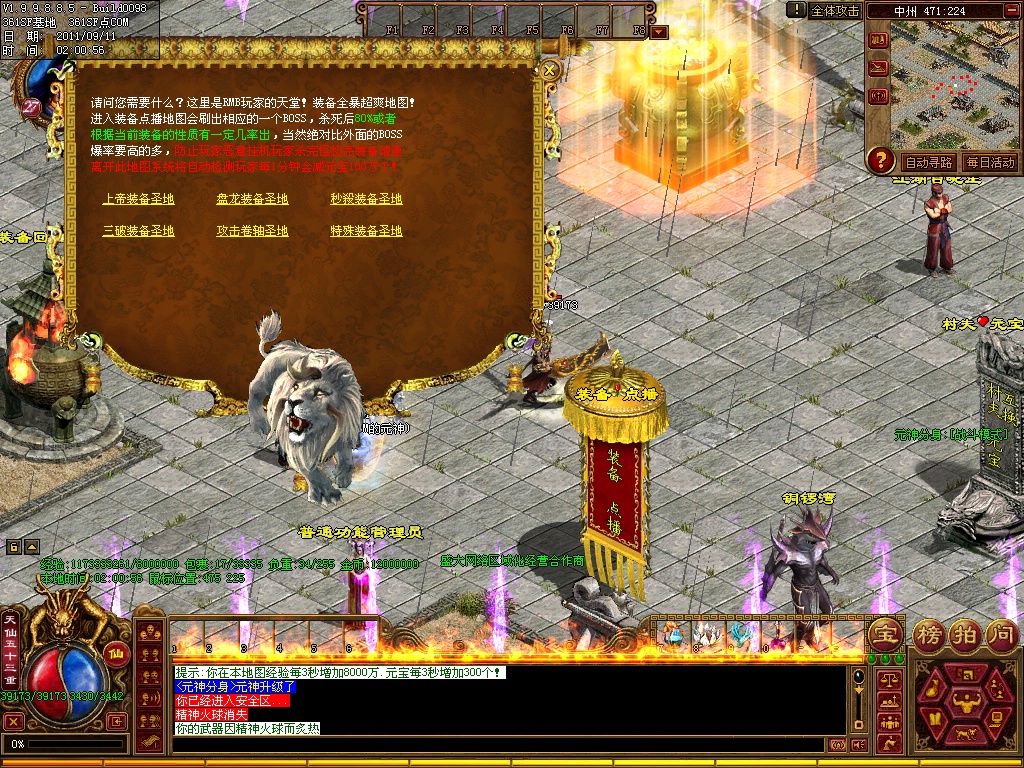
Task: Go to 秒杀装备圣地 map link
Action: 366,199
